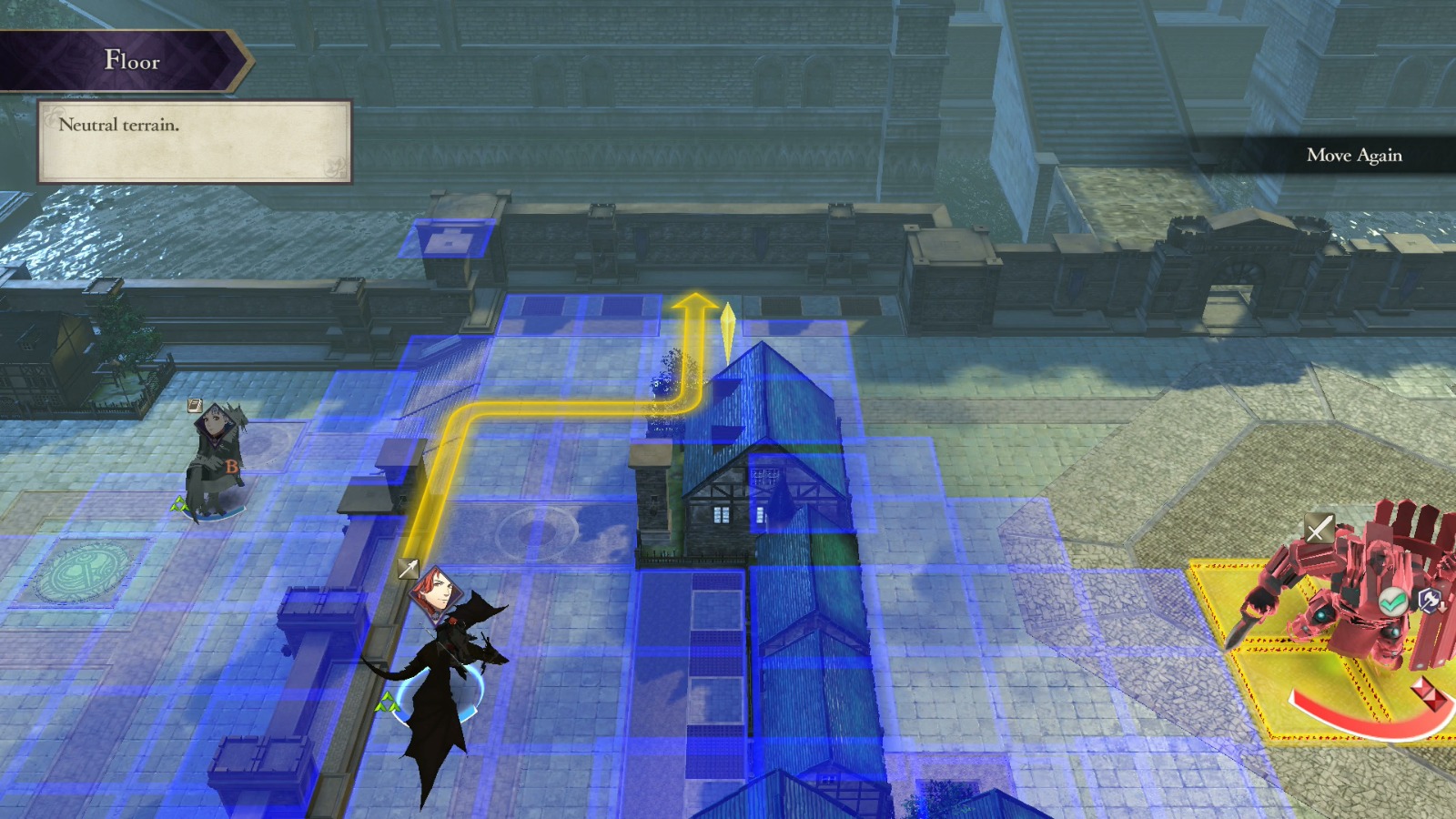The width and height of the screenshot is (1456, 819).
Task: Click the sword weapon icon above the red beast
Action: pyautogui.click(x=1318, y=526)
